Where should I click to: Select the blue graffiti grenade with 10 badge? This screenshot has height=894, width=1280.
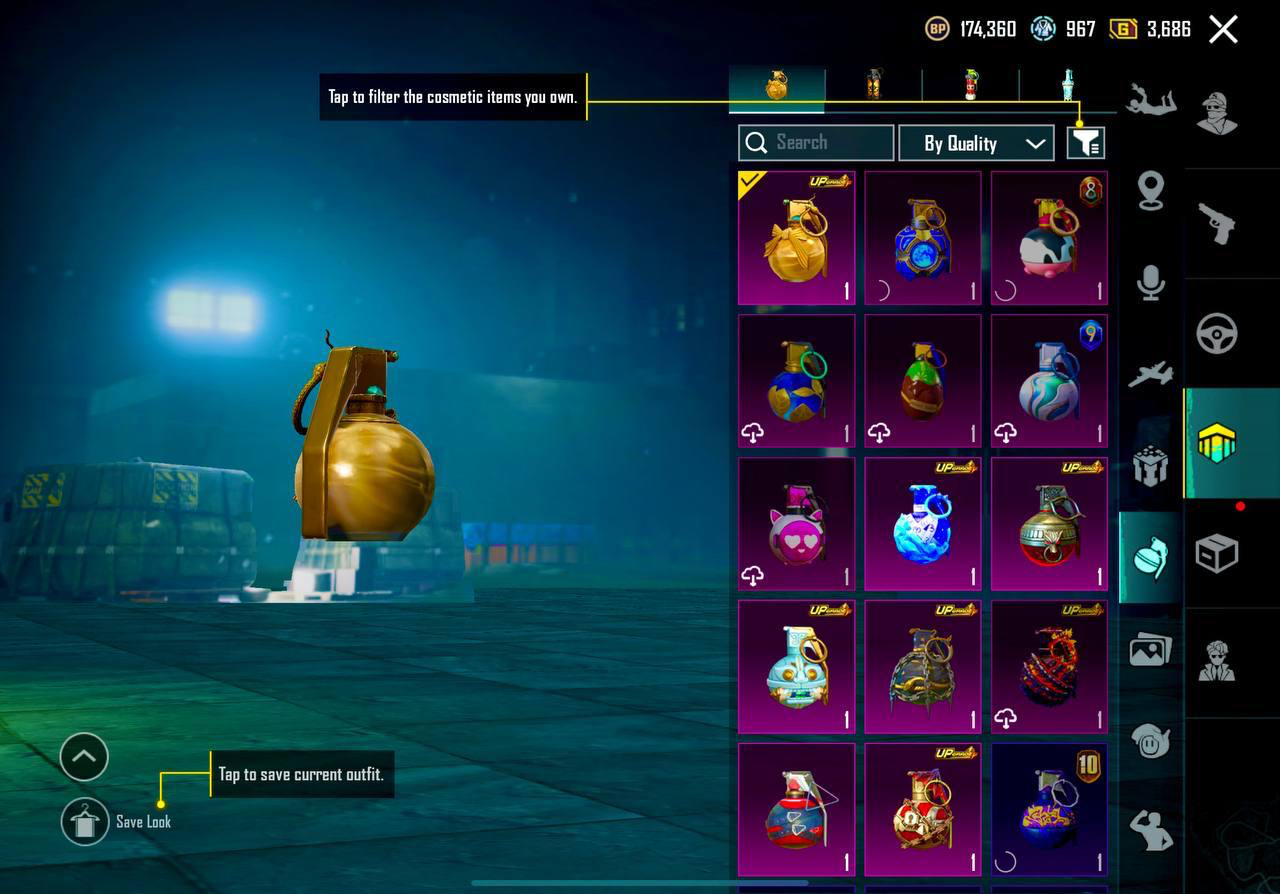[1049, 809]
